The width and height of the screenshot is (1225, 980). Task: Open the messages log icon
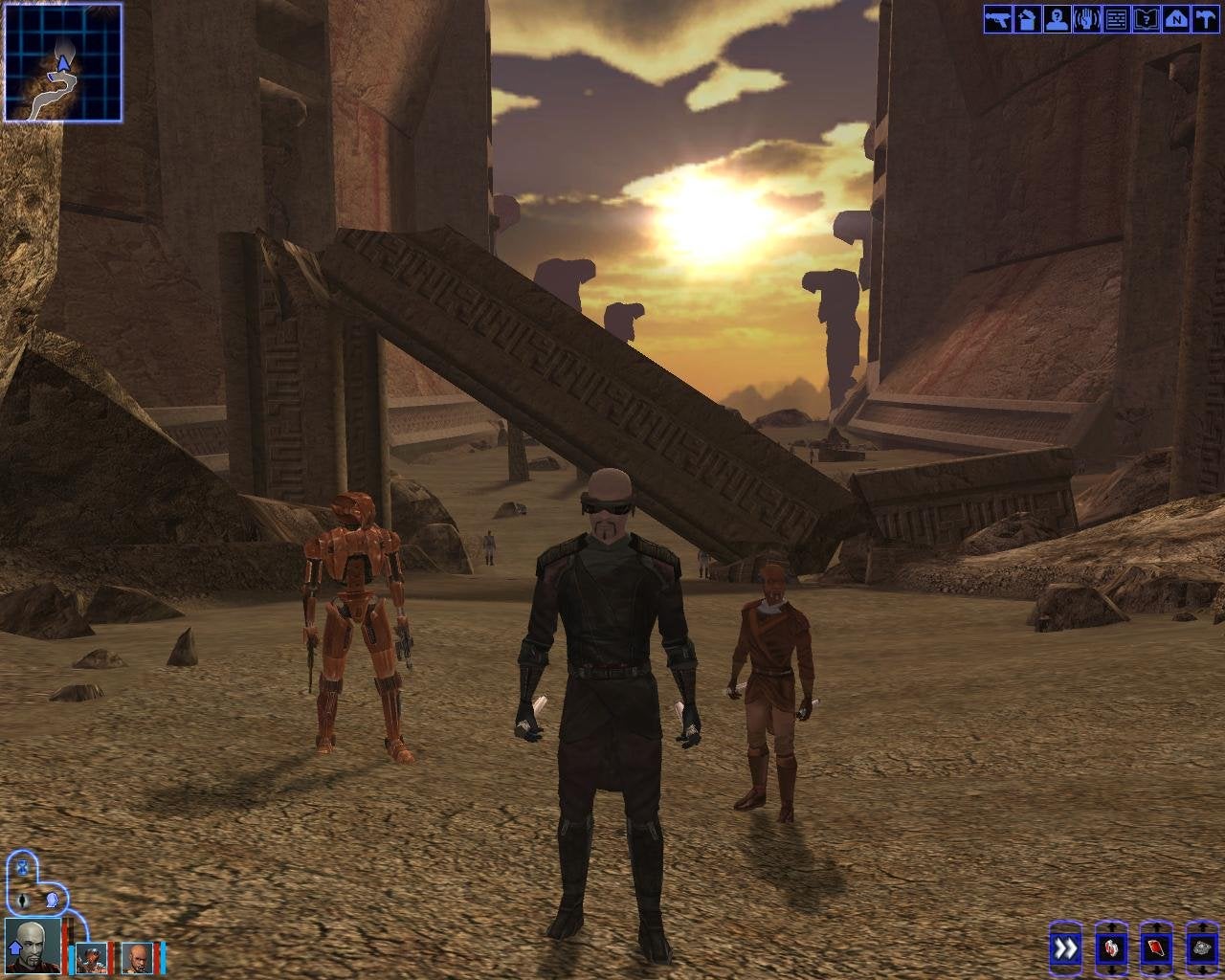[1117, 19]
